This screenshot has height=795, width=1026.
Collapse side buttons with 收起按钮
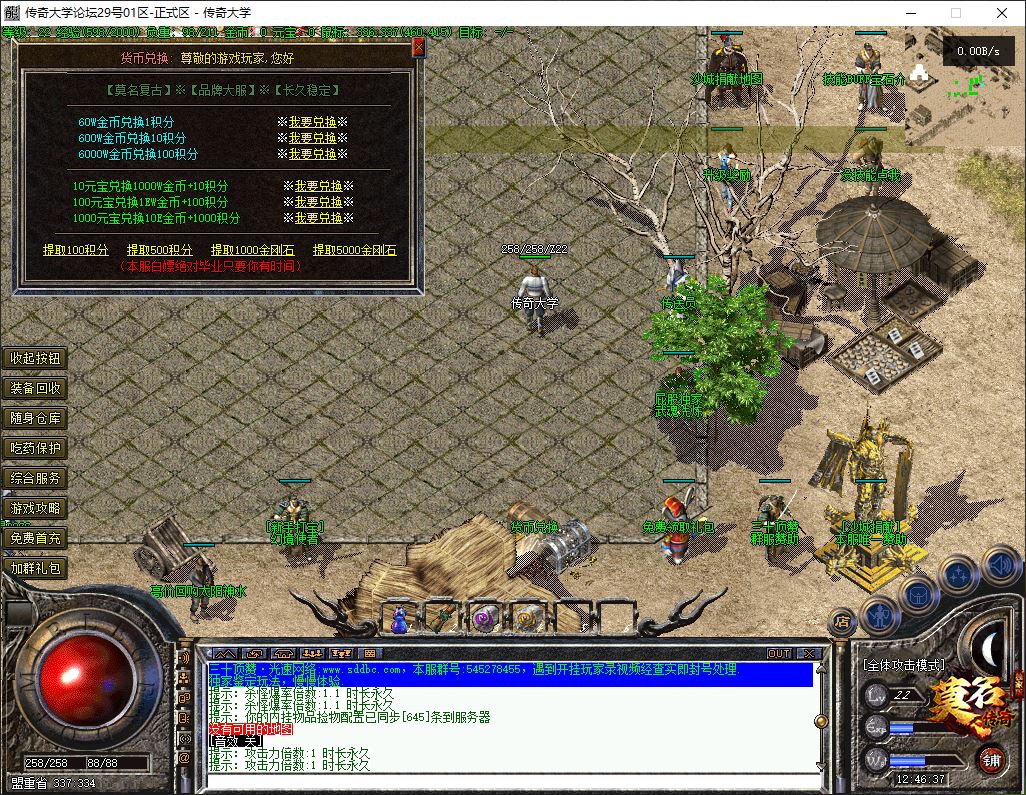[x=35, y=358]
